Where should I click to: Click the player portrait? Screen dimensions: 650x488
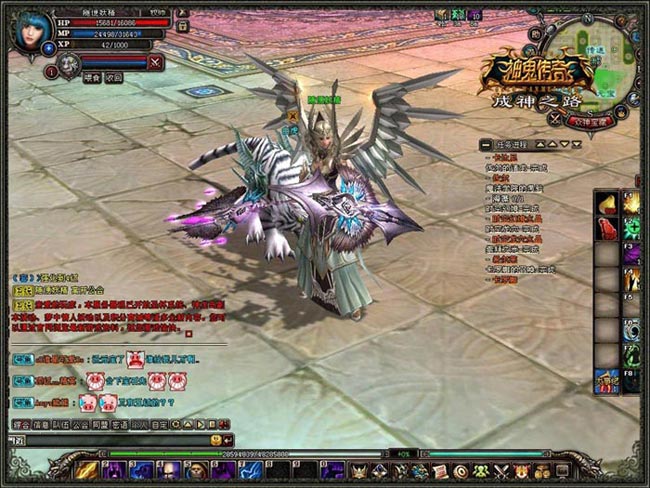pyautogui.click(x=28, y=29)
